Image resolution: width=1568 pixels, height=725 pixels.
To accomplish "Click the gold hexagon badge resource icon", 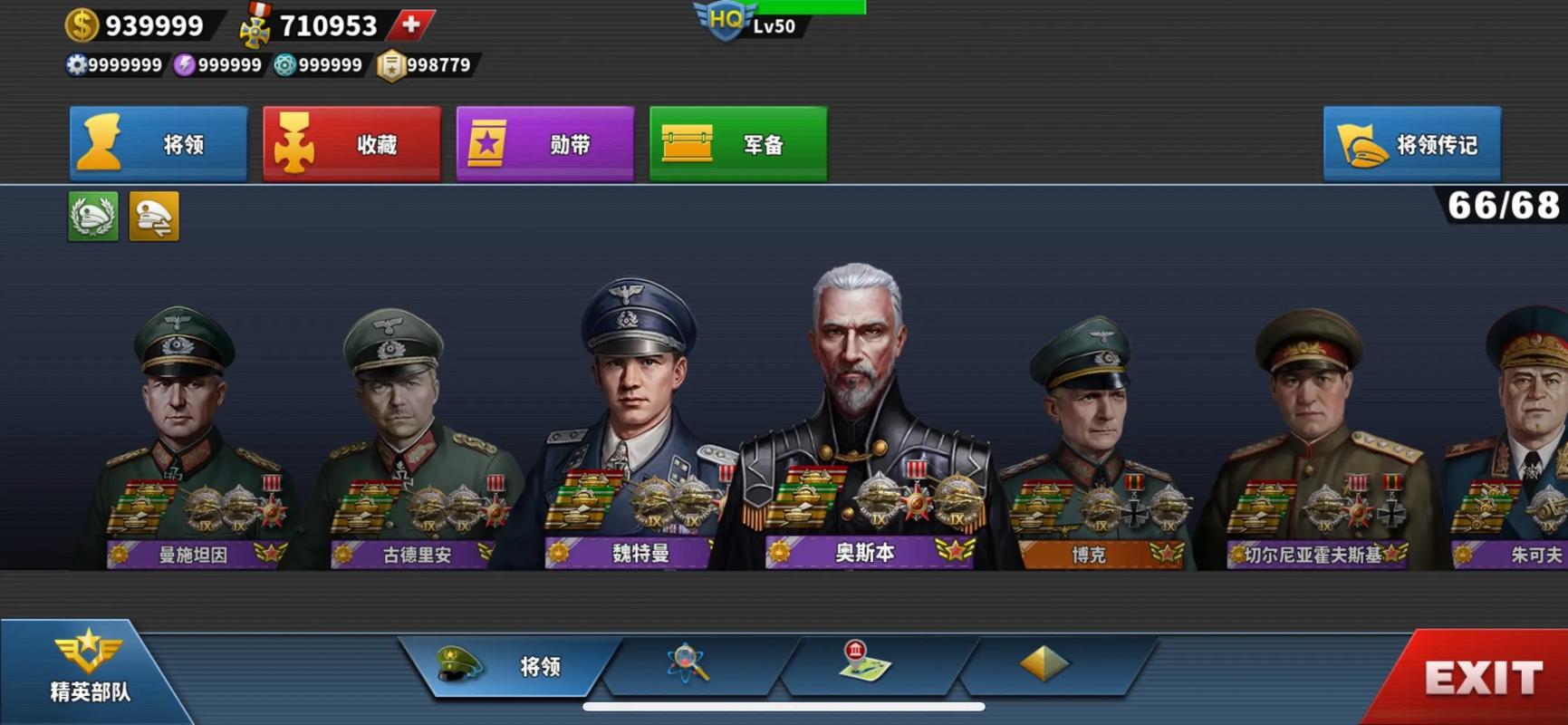I will click(x=390, y=65).
